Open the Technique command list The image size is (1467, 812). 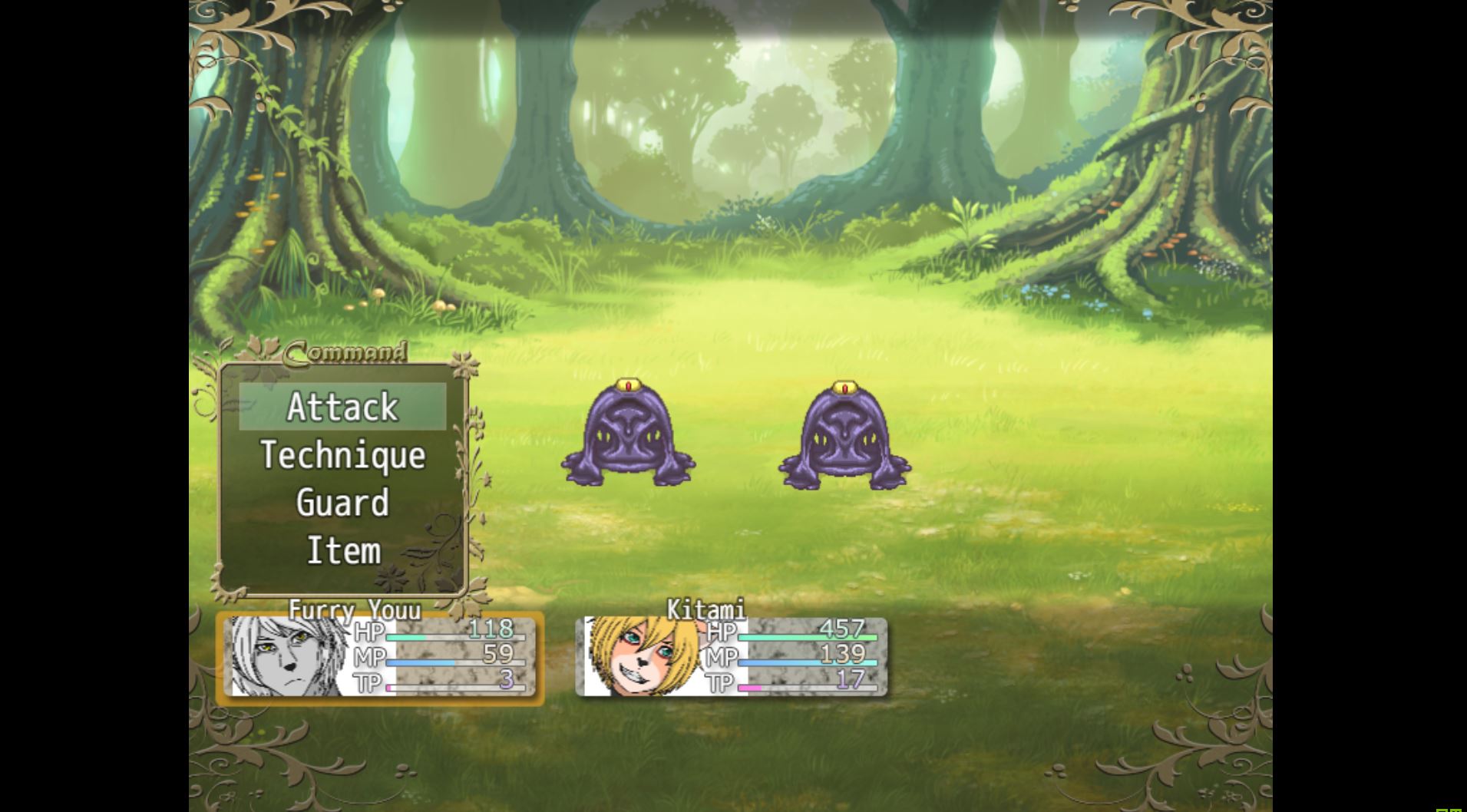342,455
